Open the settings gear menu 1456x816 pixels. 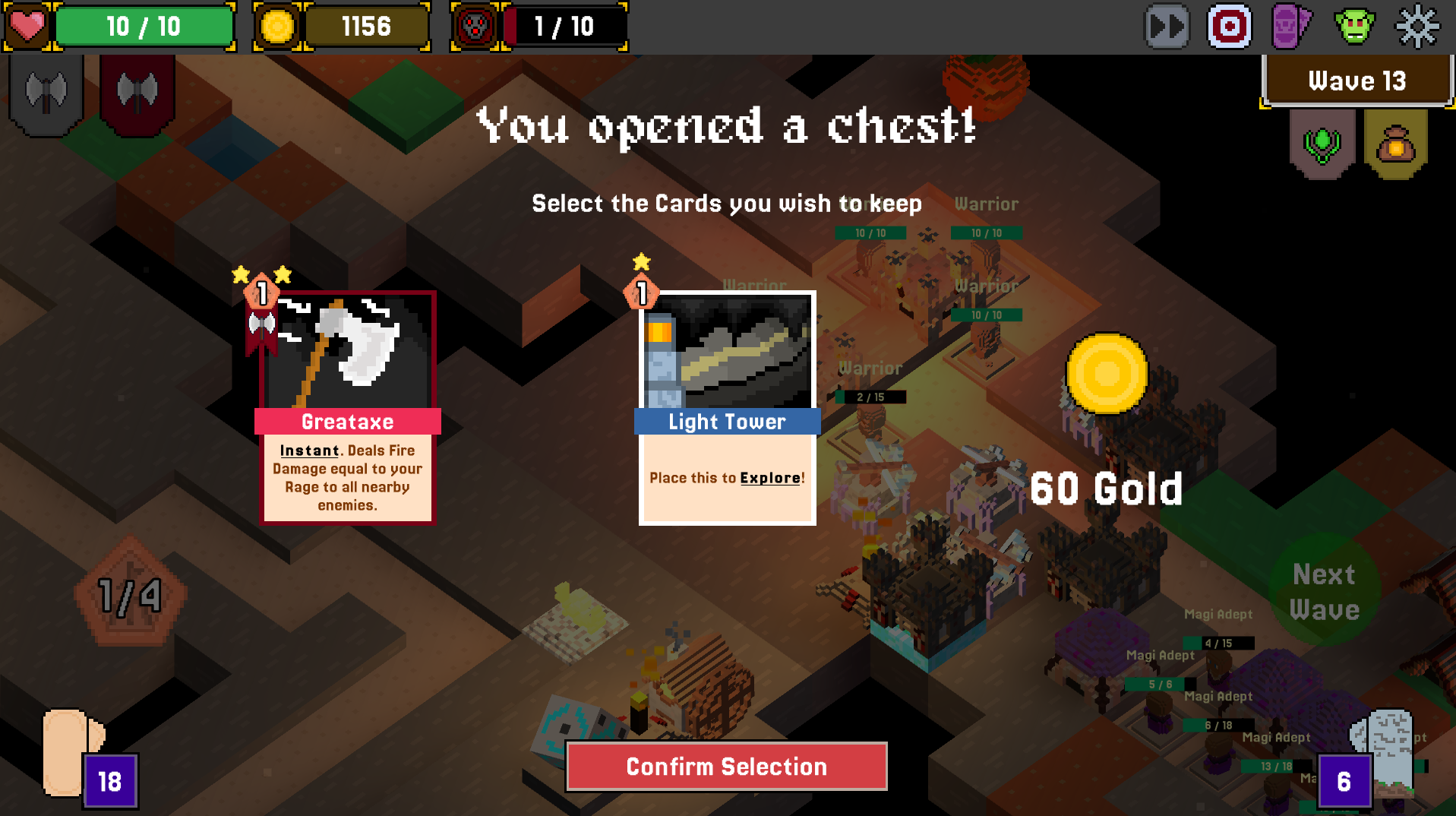1417,27
